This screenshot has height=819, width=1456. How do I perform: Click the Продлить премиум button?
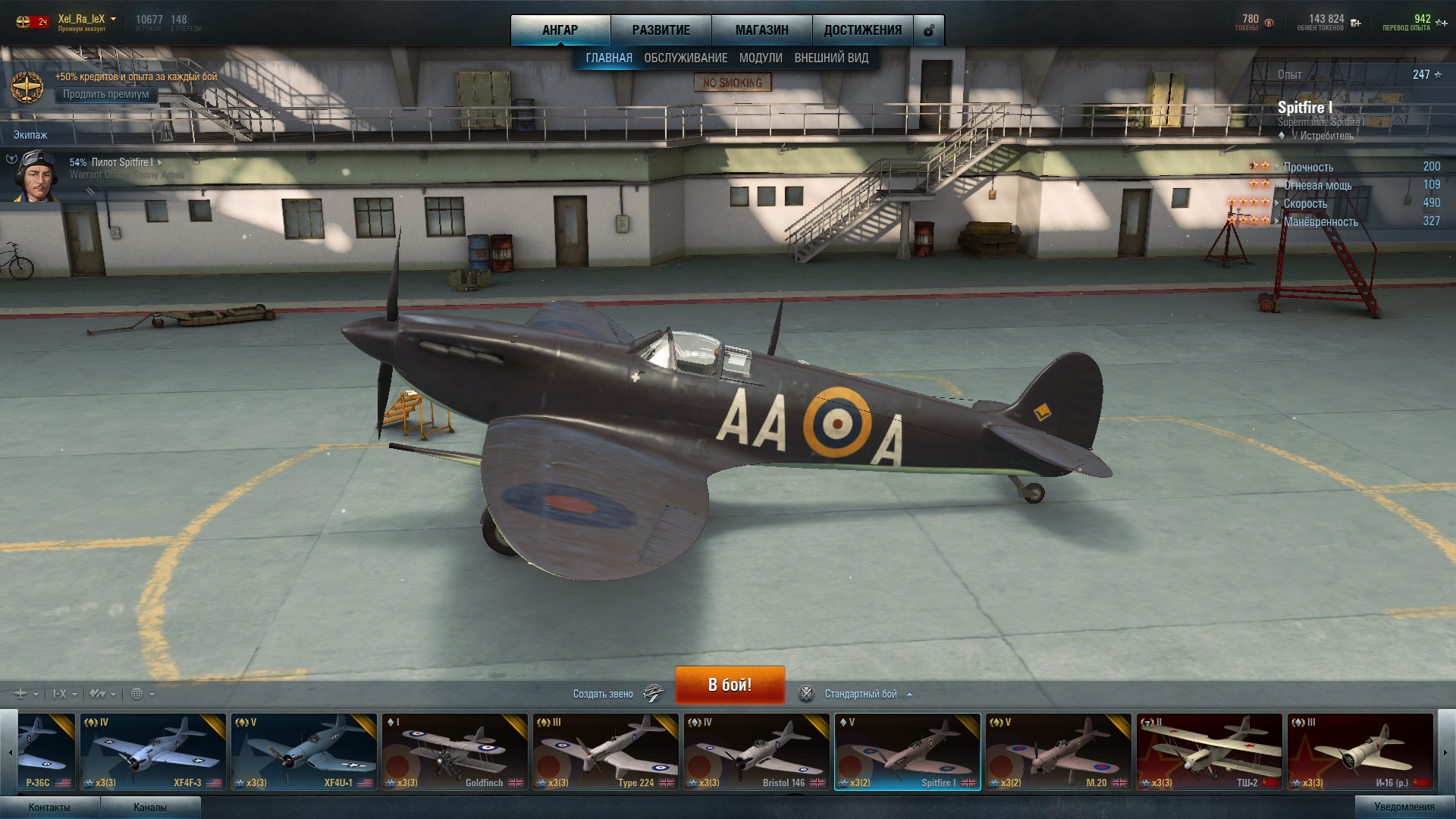coord(106,95)
